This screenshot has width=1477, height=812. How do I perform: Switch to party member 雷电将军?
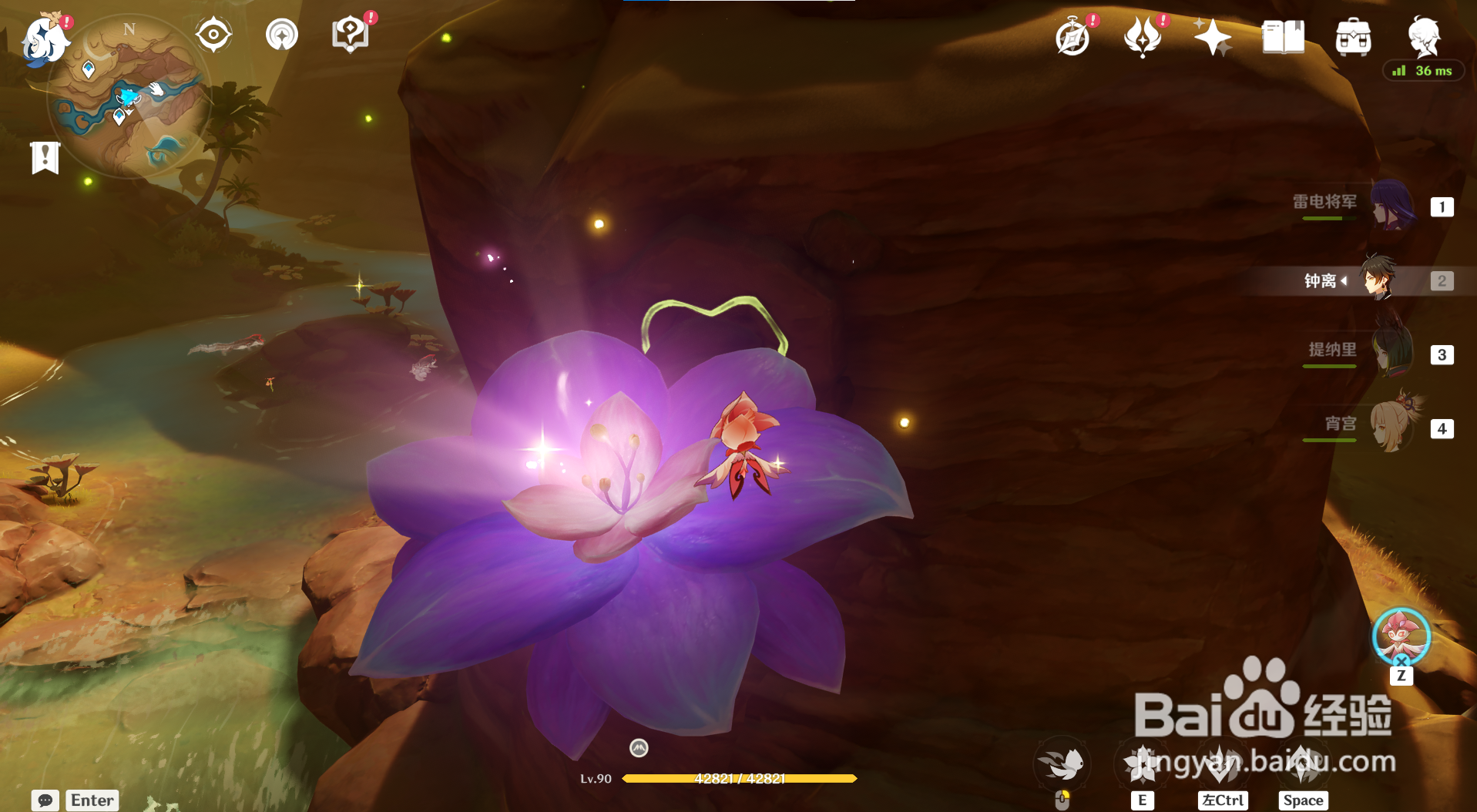(1391, 206)
